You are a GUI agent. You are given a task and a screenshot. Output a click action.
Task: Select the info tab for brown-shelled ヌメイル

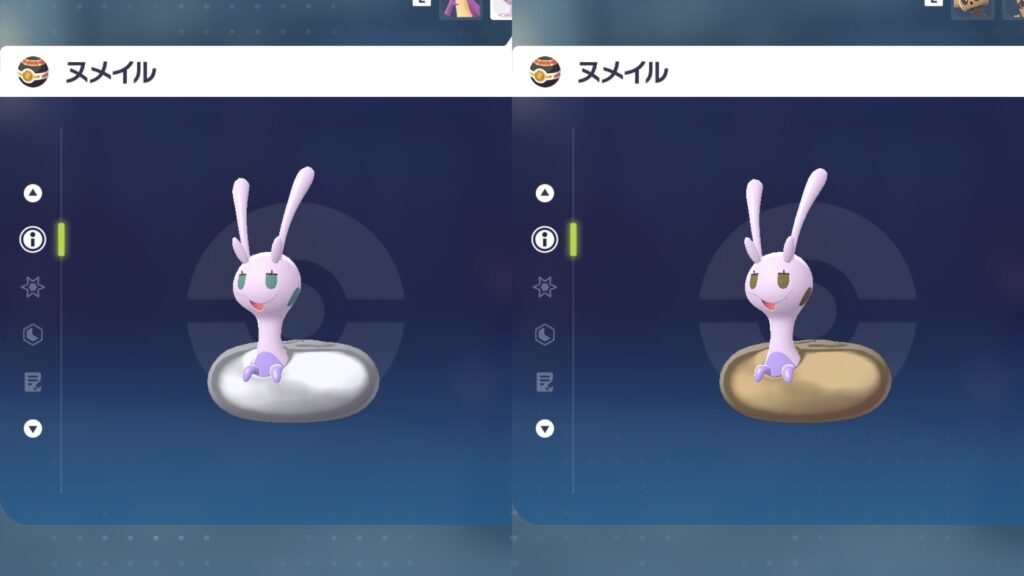point(545,240)
